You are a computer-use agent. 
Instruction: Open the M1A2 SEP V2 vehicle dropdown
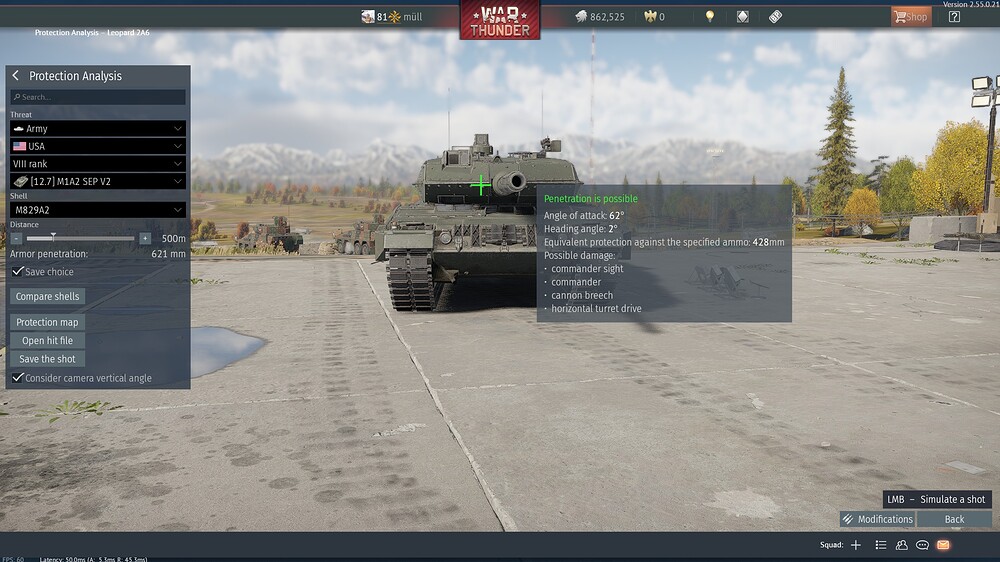[x=98, y=181]
